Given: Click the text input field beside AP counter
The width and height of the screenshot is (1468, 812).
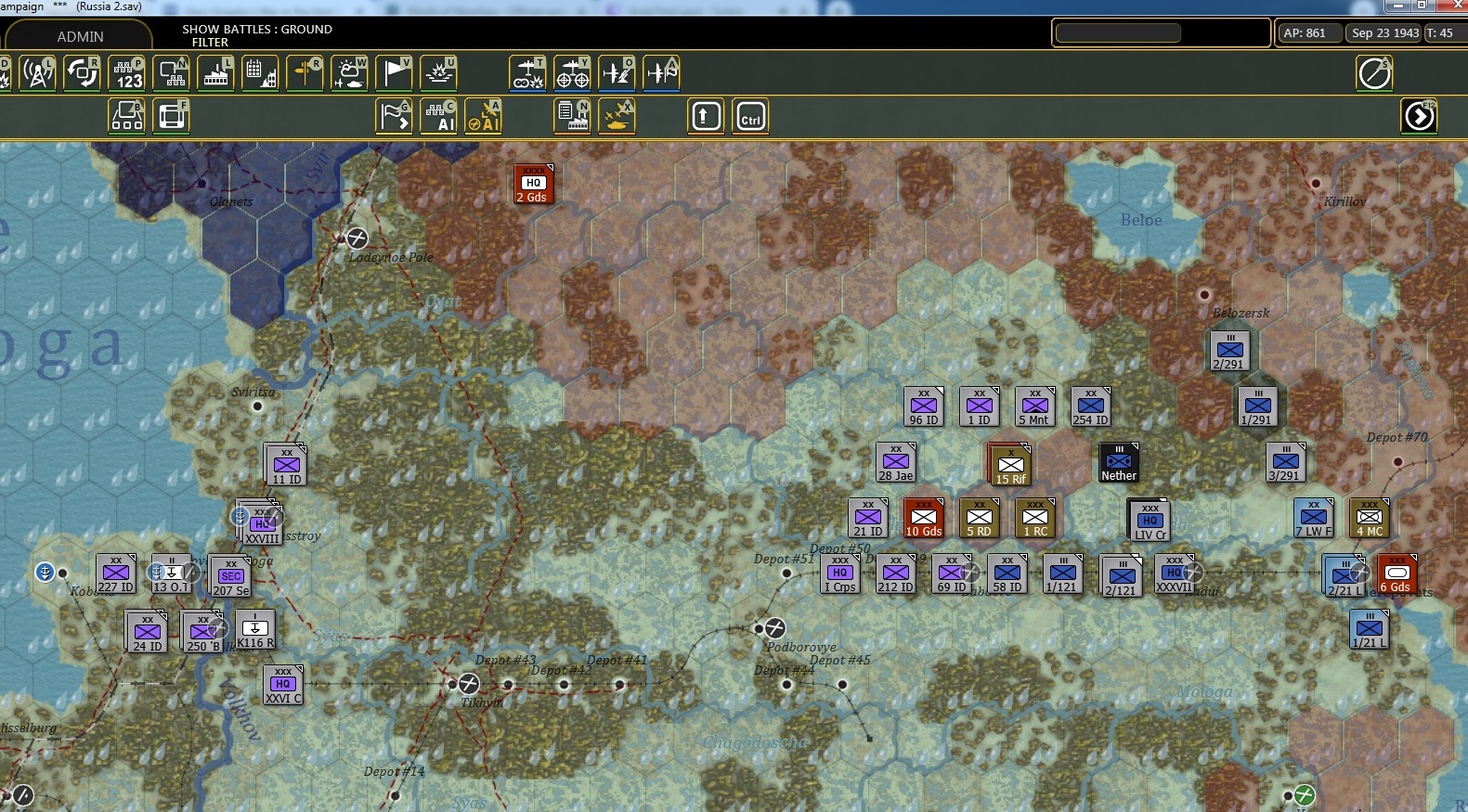Looking at the screenshot, I should coord(1160,32).
